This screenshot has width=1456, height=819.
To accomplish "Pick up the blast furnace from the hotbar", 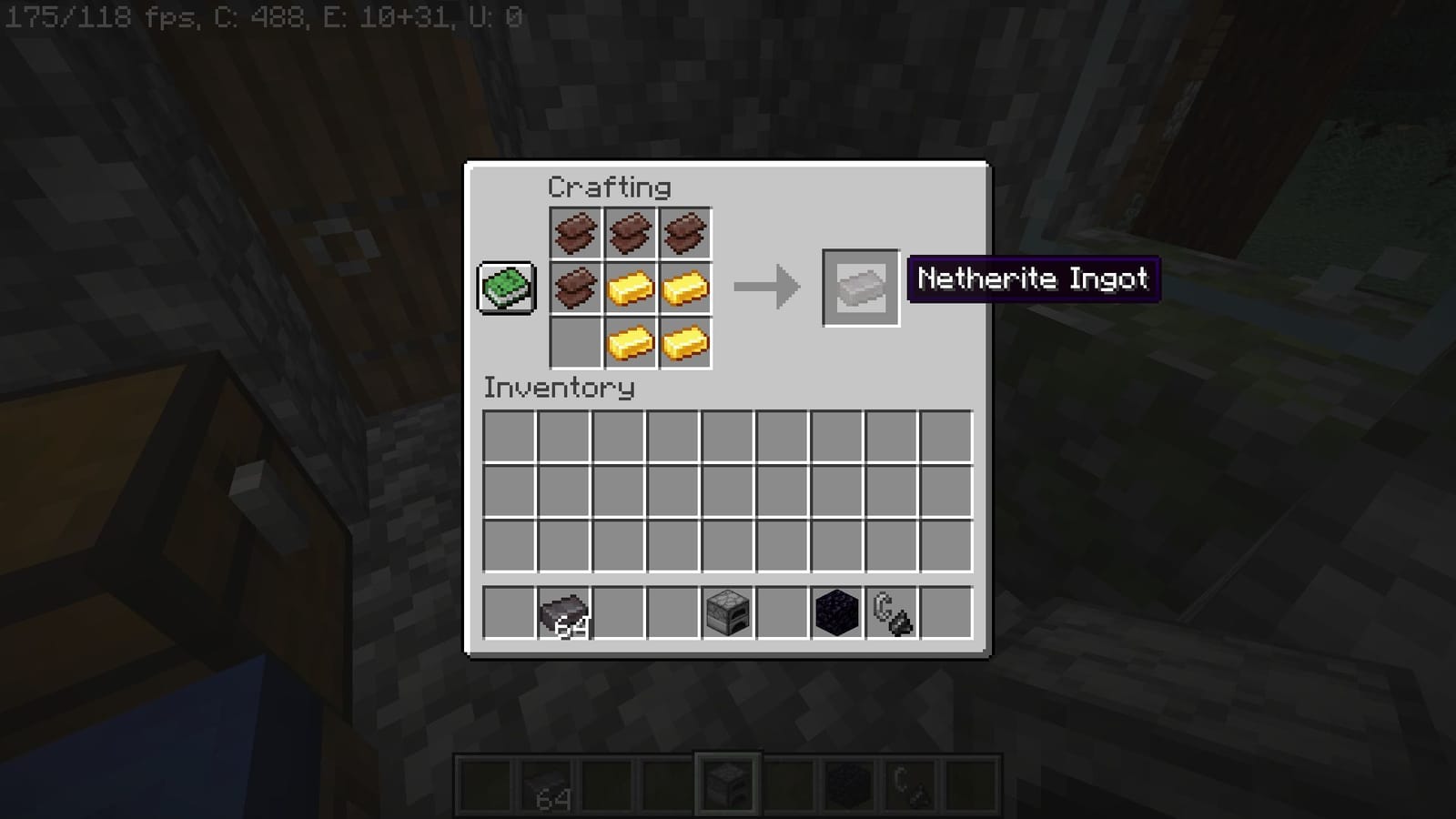I will (x=728, y=612).
